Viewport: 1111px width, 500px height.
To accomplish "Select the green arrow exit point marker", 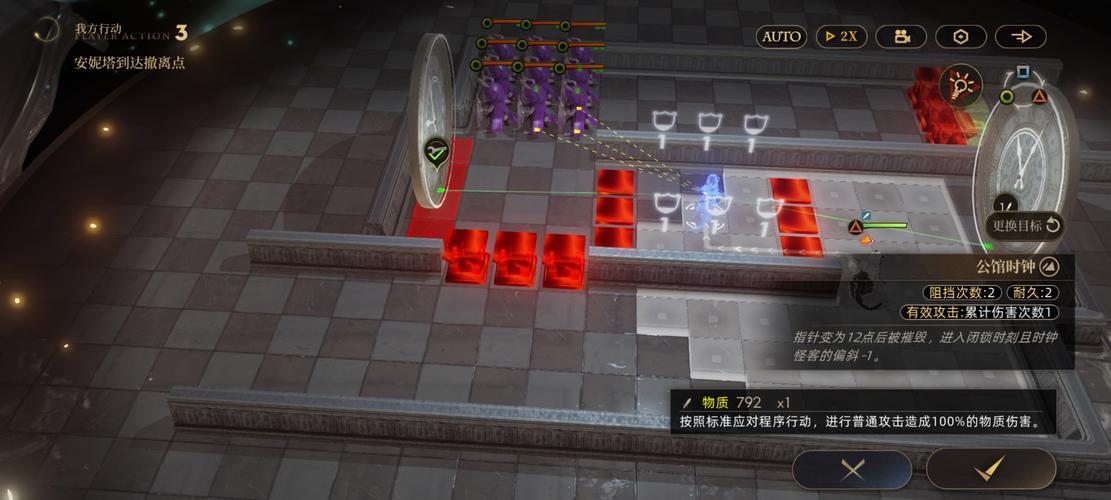I will point(435,152).
